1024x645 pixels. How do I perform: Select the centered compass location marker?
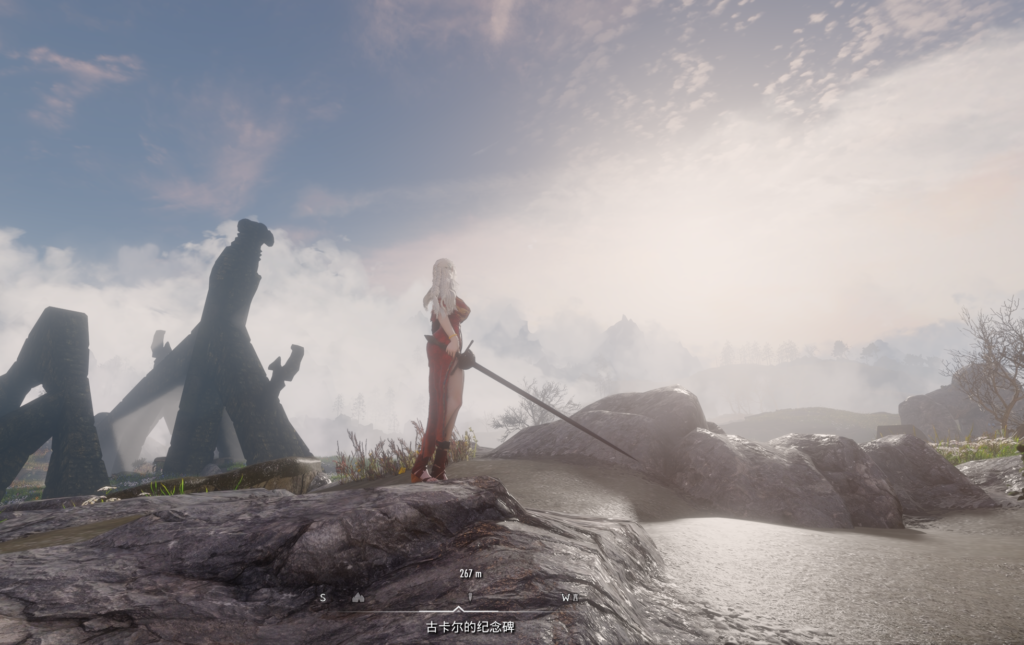click(469, 597)
